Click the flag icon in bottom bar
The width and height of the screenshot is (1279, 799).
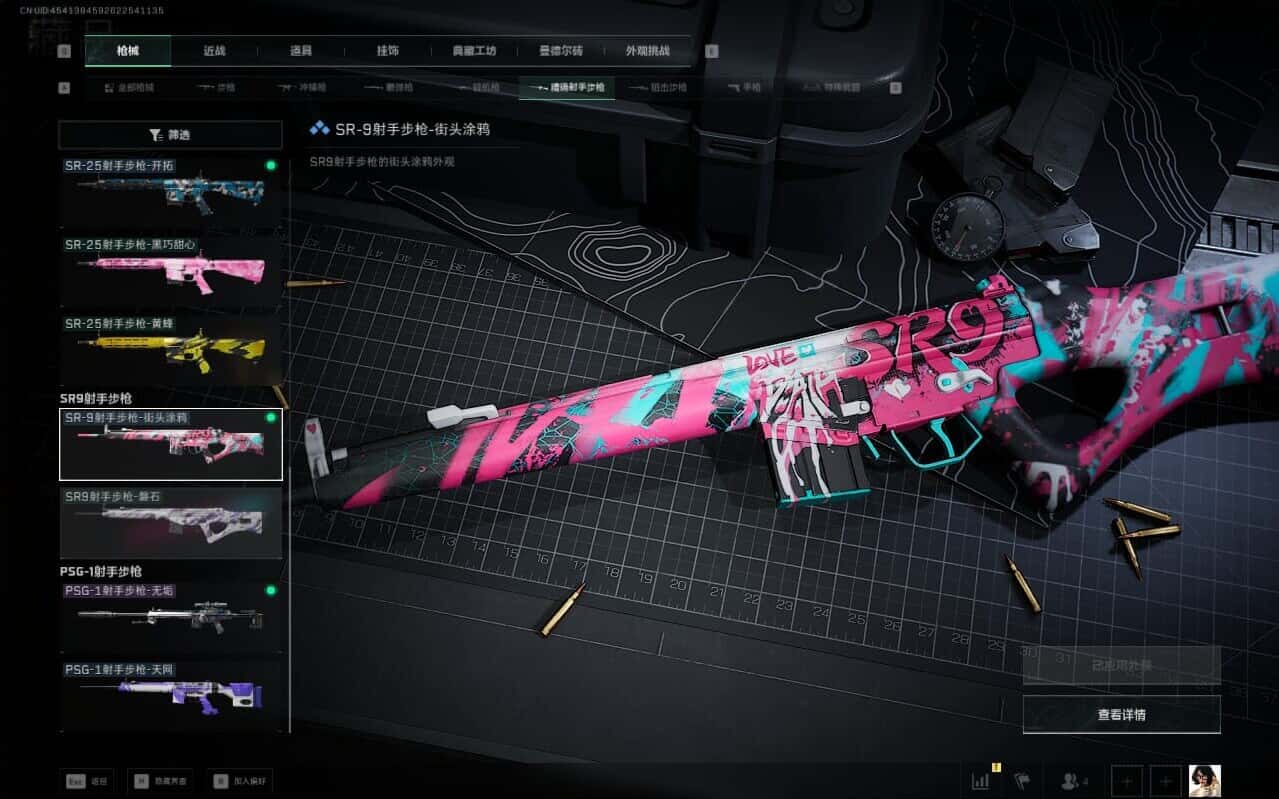[x=1022, y=780]
